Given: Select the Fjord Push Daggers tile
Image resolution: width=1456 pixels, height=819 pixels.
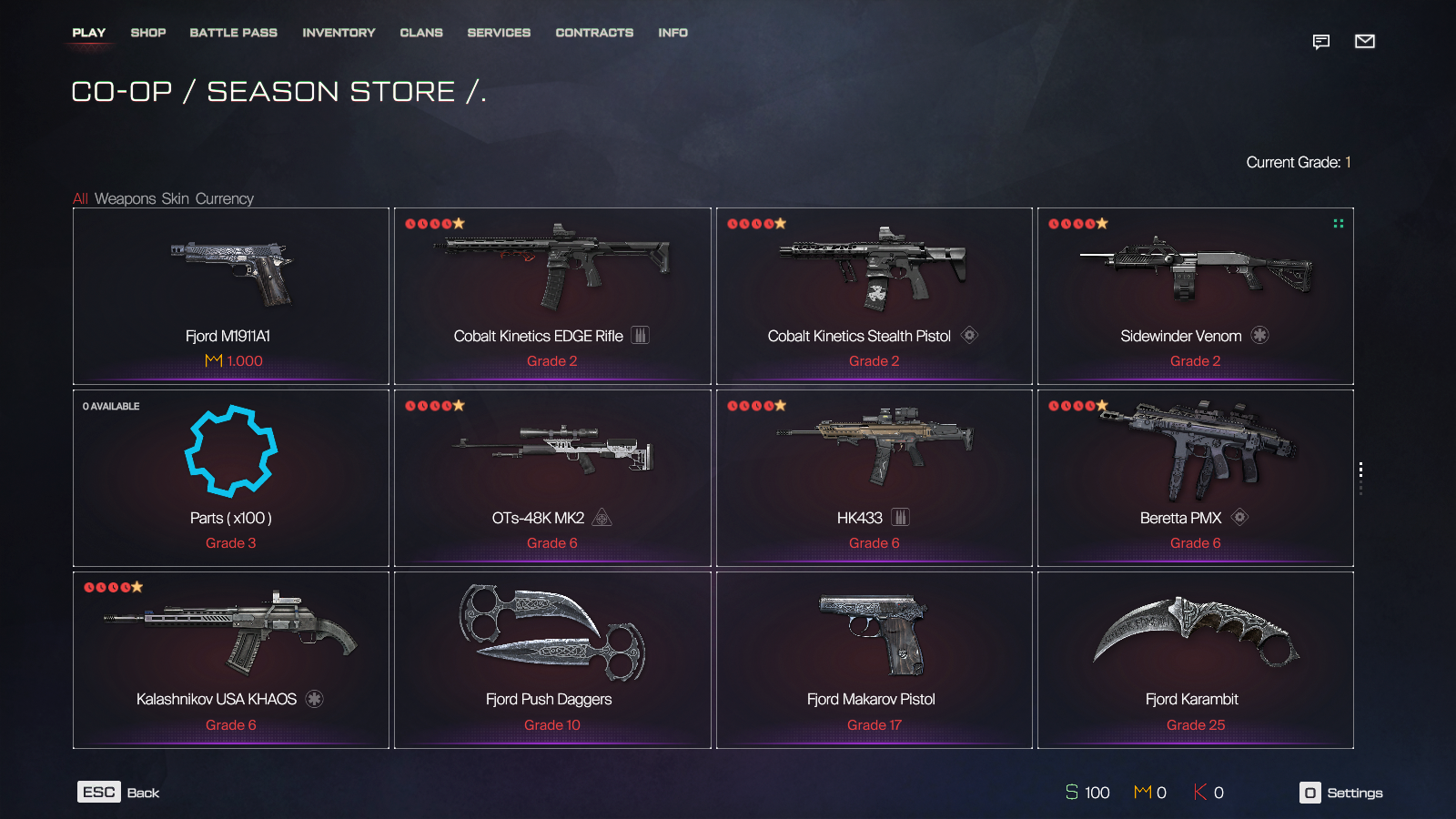Looking at the screenshot, I should [x=552, y=660].
